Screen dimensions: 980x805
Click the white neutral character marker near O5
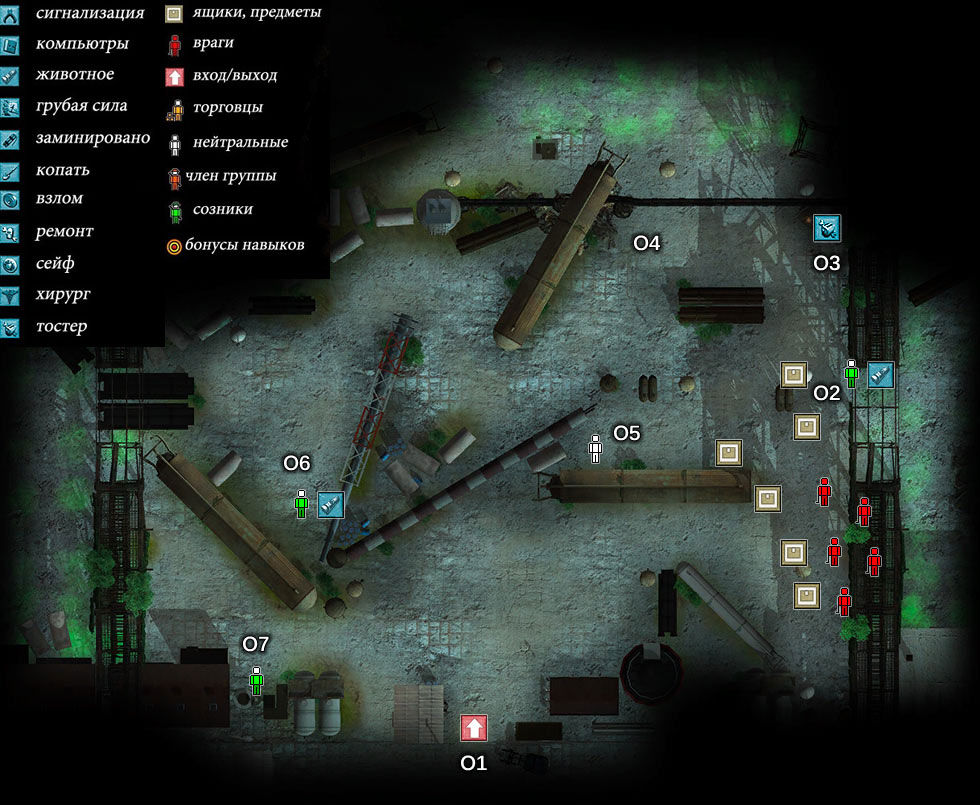pyautogui.click(x=596, y=448)
